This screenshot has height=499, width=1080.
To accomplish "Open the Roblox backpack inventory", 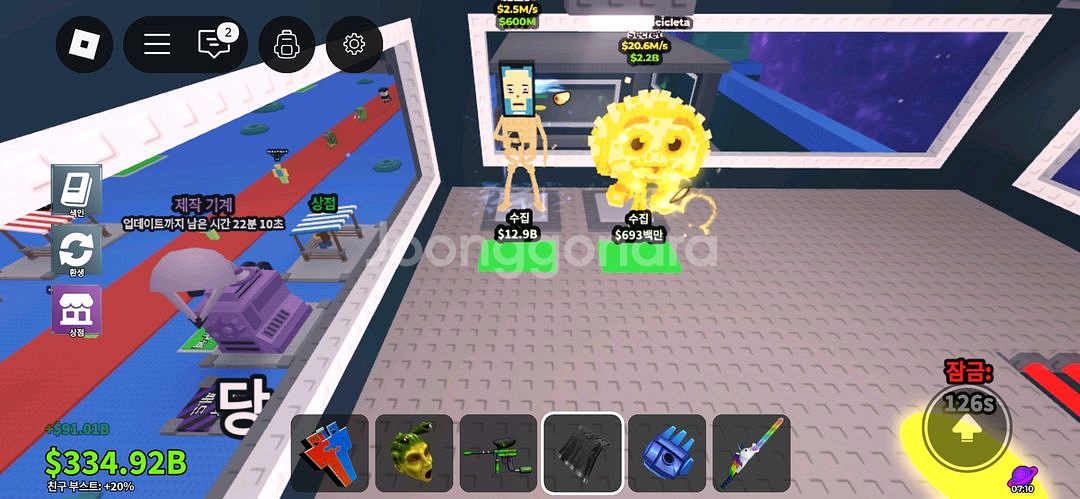I will click(287, 44).
